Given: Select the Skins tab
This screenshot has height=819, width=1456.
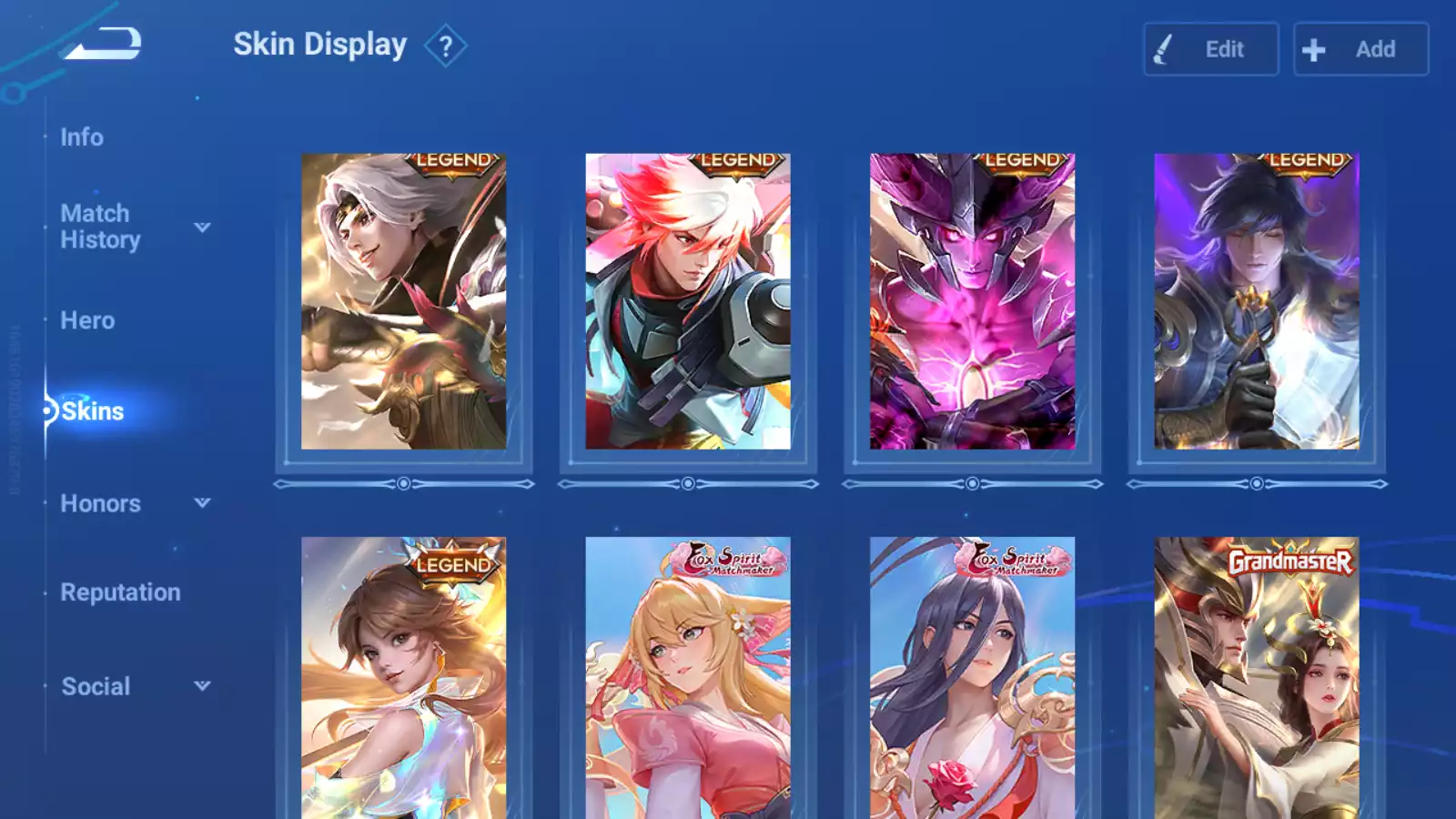Looking at the screenshot, I should click(x=92, y=411).
